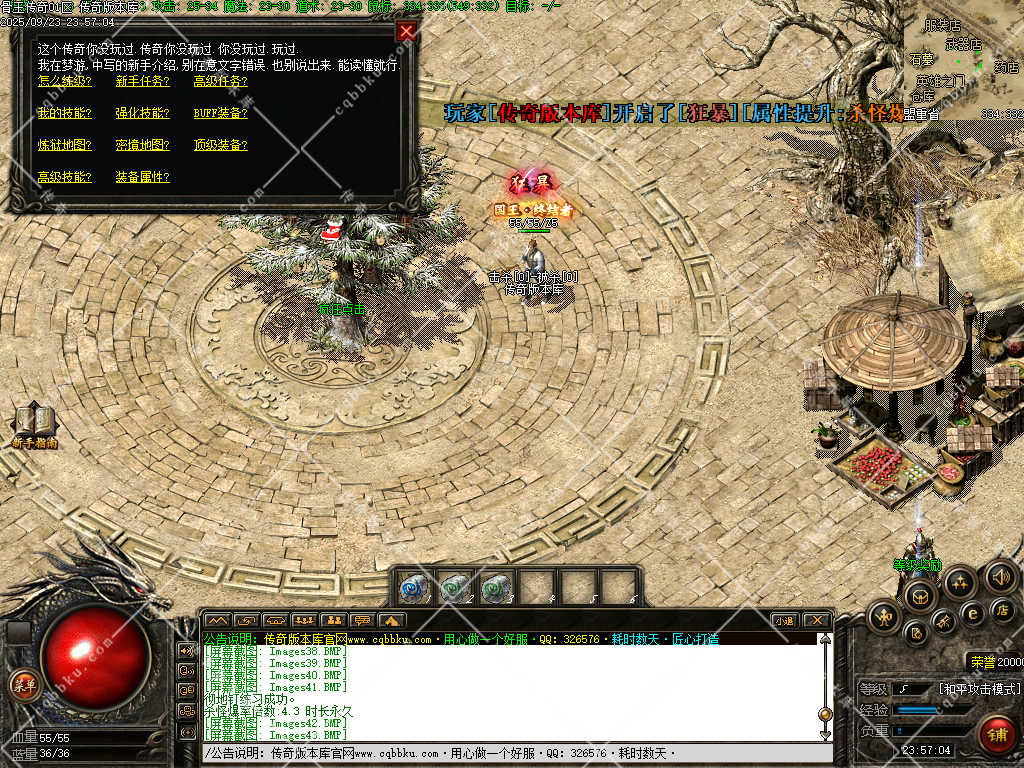This screenshot has height=768, width=1024.
Task: Open the "BUFF装备?" link
Action: (x=220, y=113)
